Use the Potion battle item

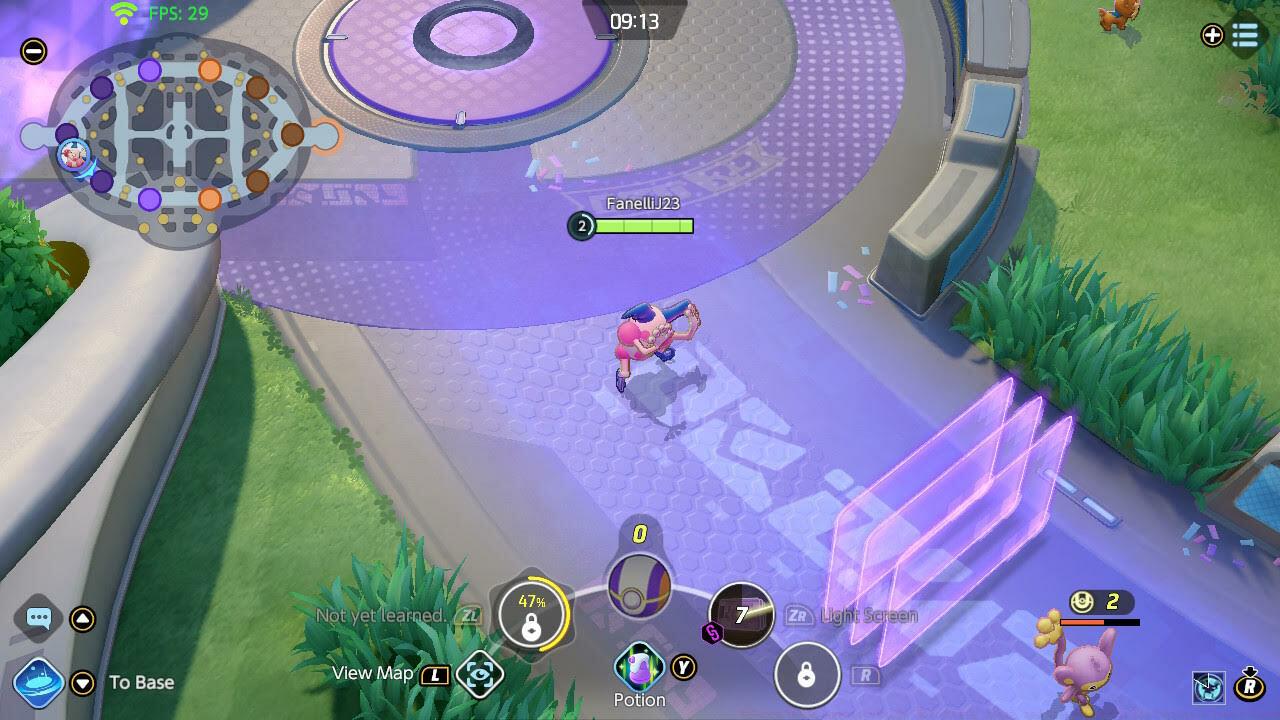pyautogui.click(x=640, y=666)
